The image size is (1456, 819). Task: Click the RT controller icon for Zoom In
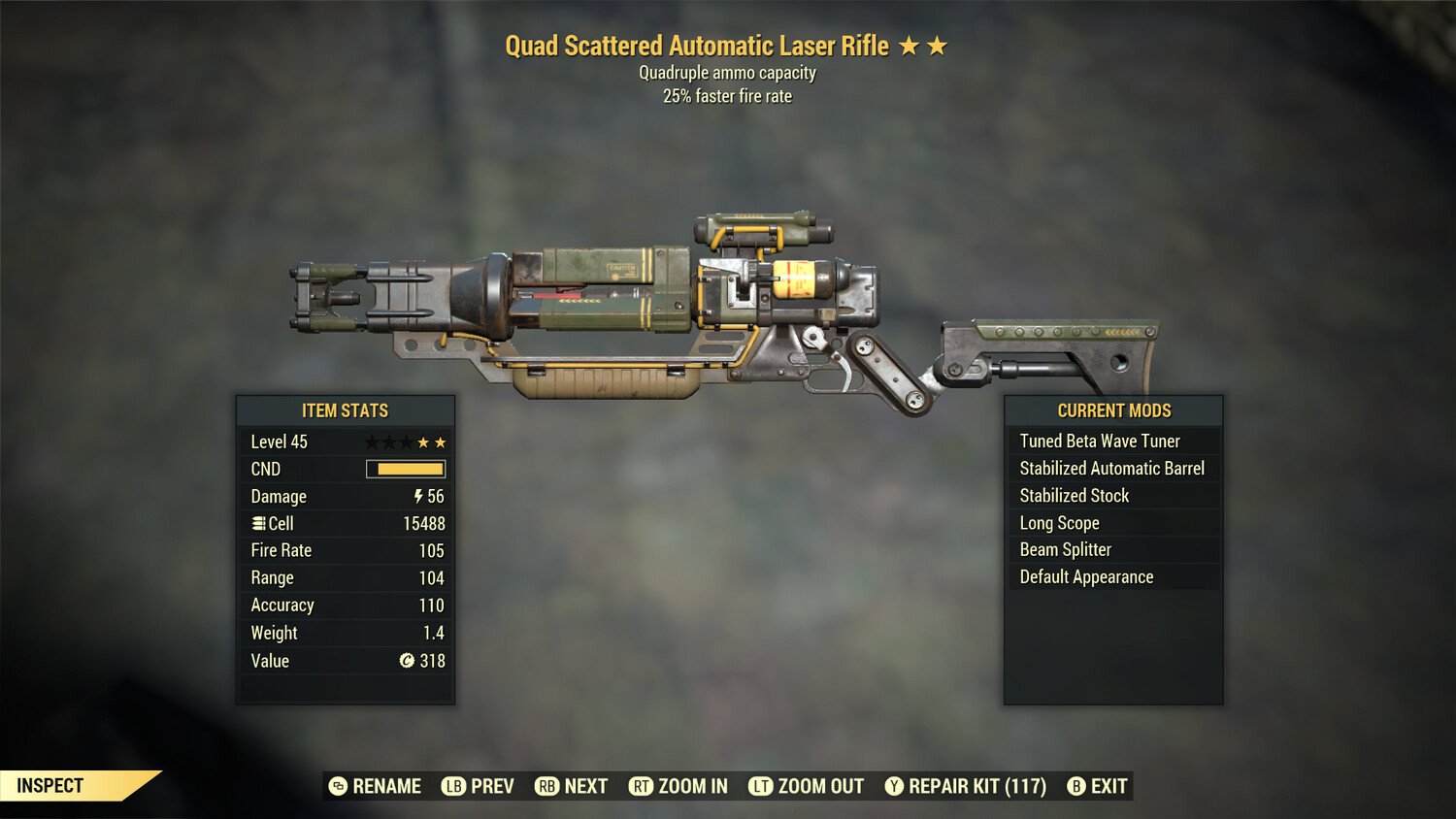click(642, 786)
